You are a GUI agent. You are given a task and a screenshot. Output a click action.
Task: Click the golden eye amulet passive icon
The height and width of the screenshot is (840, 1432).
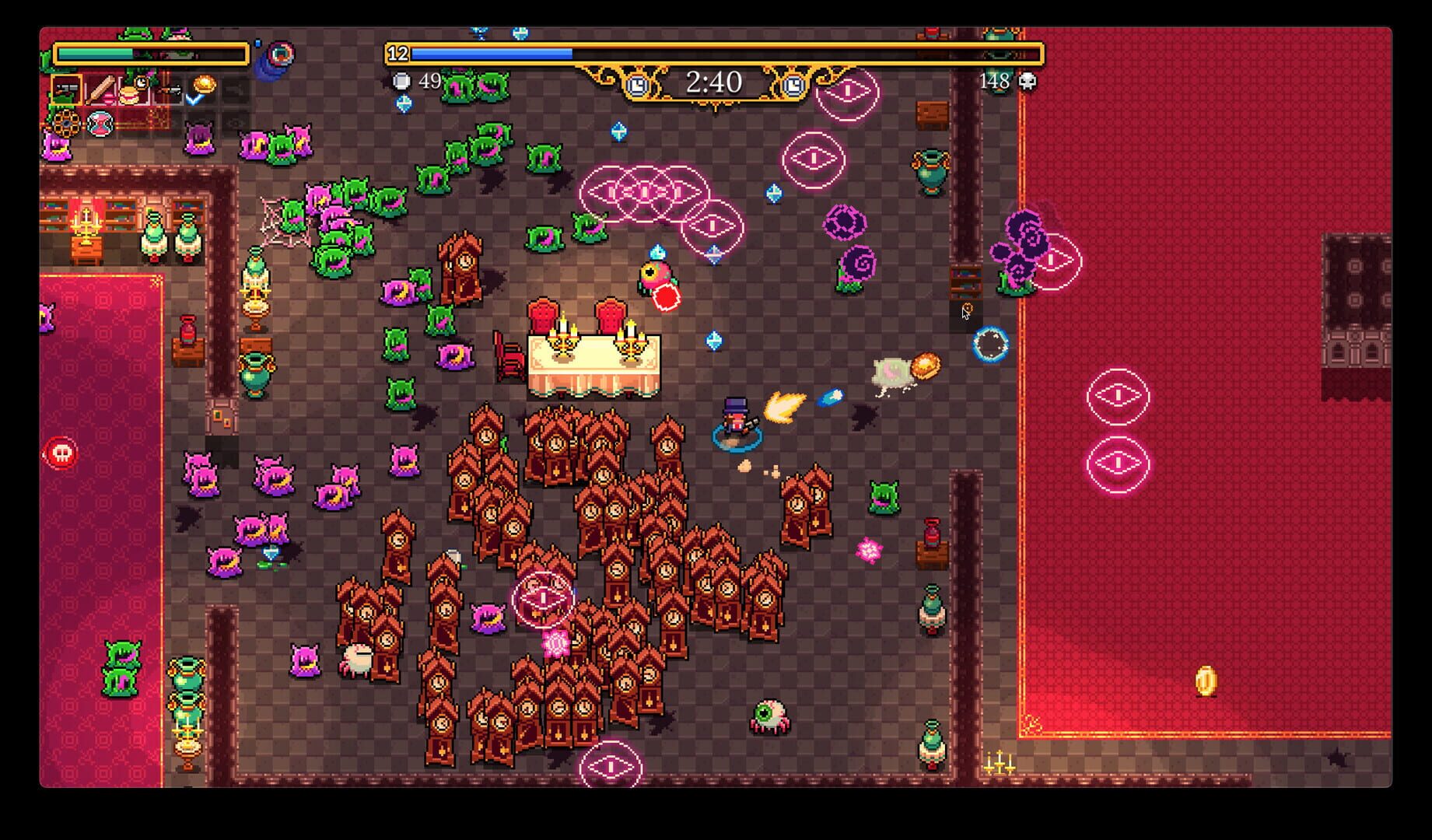click(x=66, y=124)
